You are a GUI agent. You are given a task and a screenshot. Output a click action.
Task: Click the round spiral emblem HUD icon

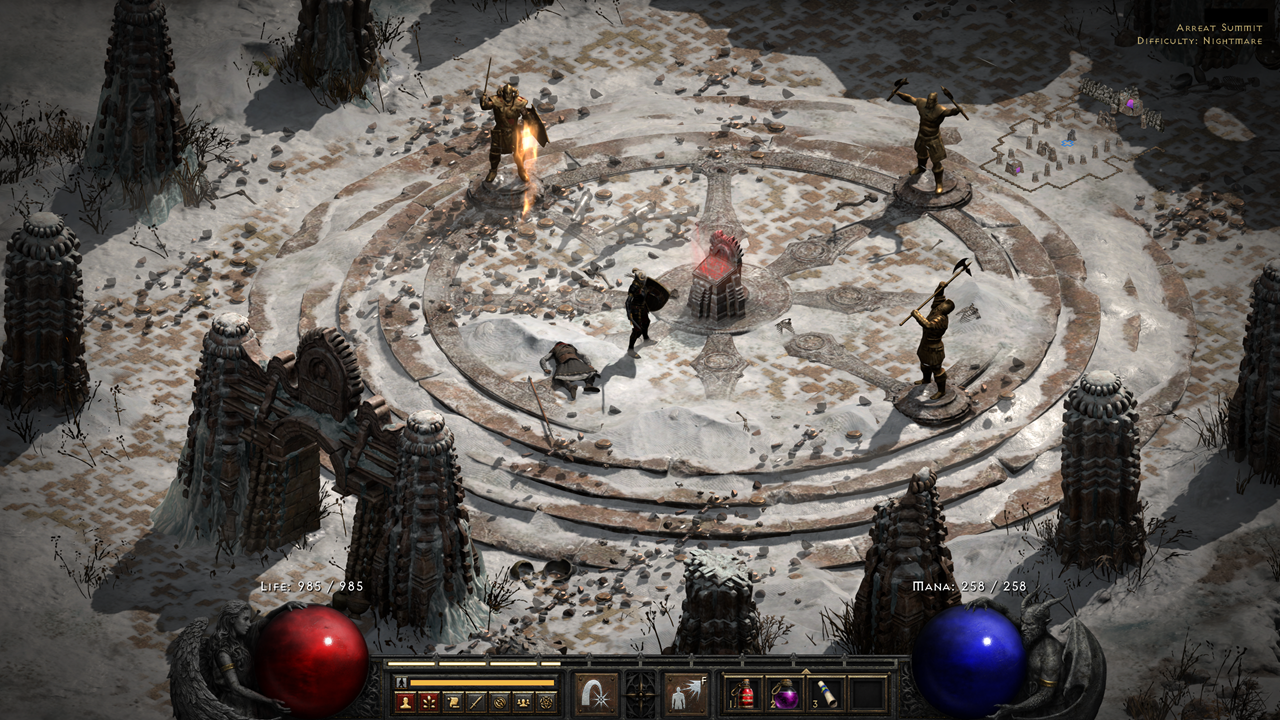tap(498, 701)
